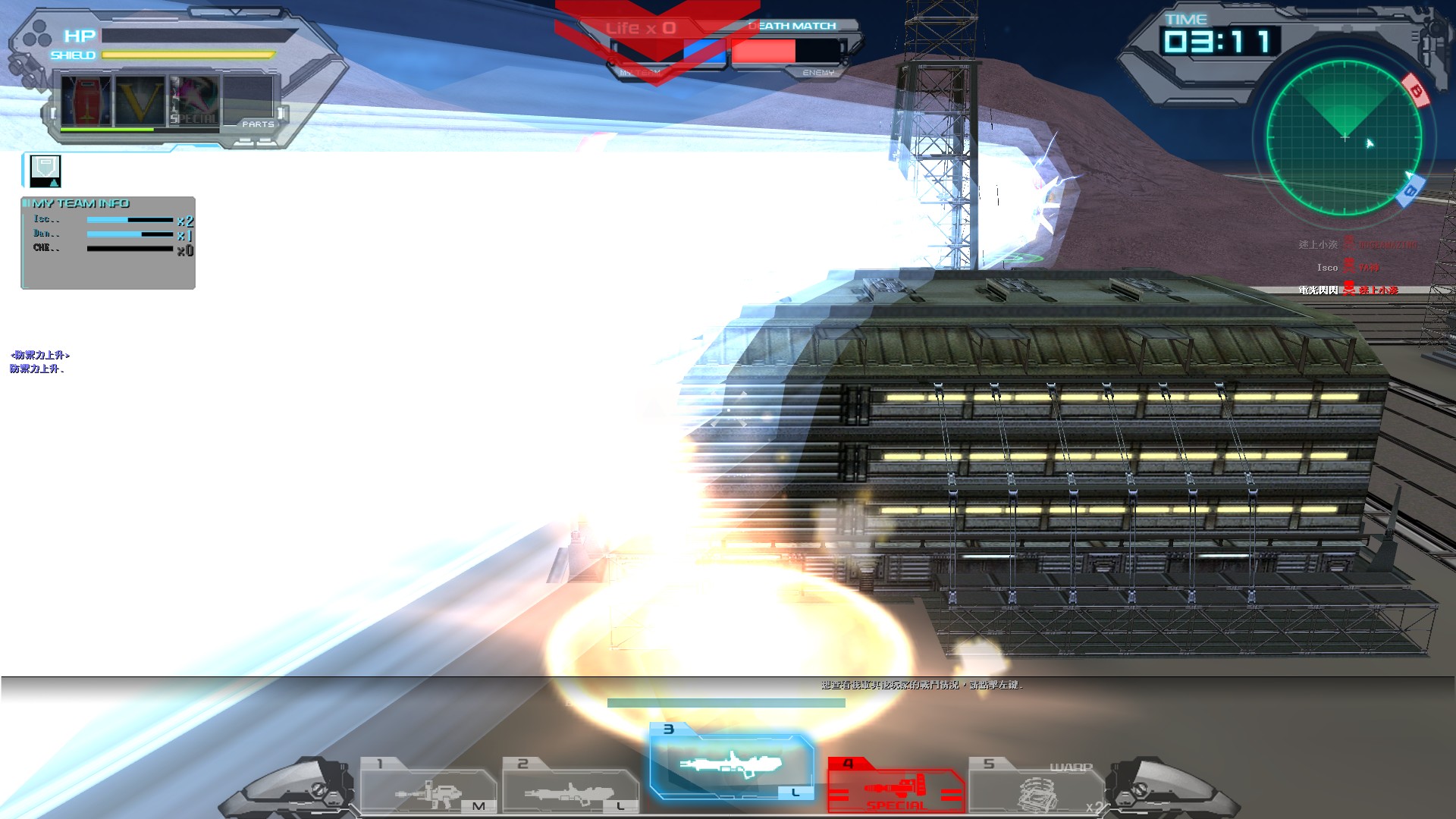Toggle the MY TEAM INFO panel

[80, 203]
